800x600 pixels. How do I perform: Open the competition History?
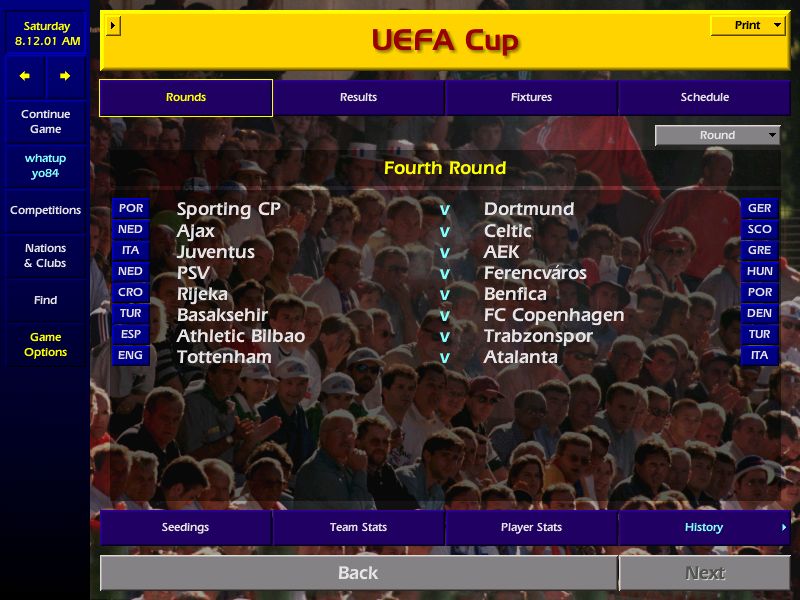pos(704,527)
